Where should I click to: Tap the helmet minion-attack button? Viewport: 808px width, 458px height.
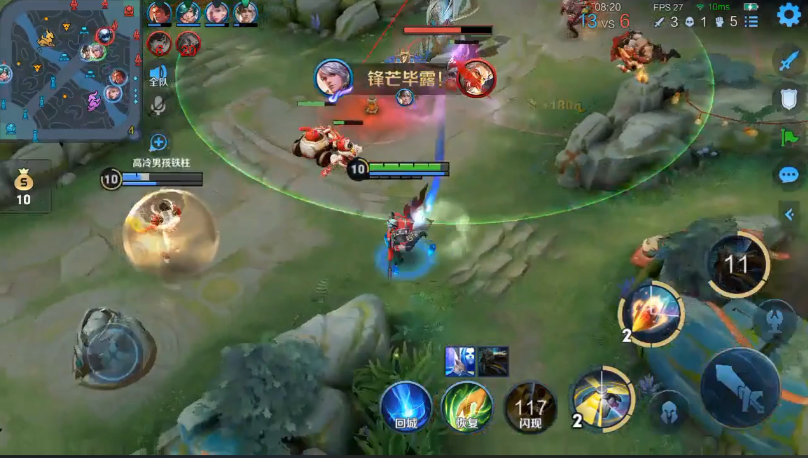pyautogui.click(x=670, y=409)
